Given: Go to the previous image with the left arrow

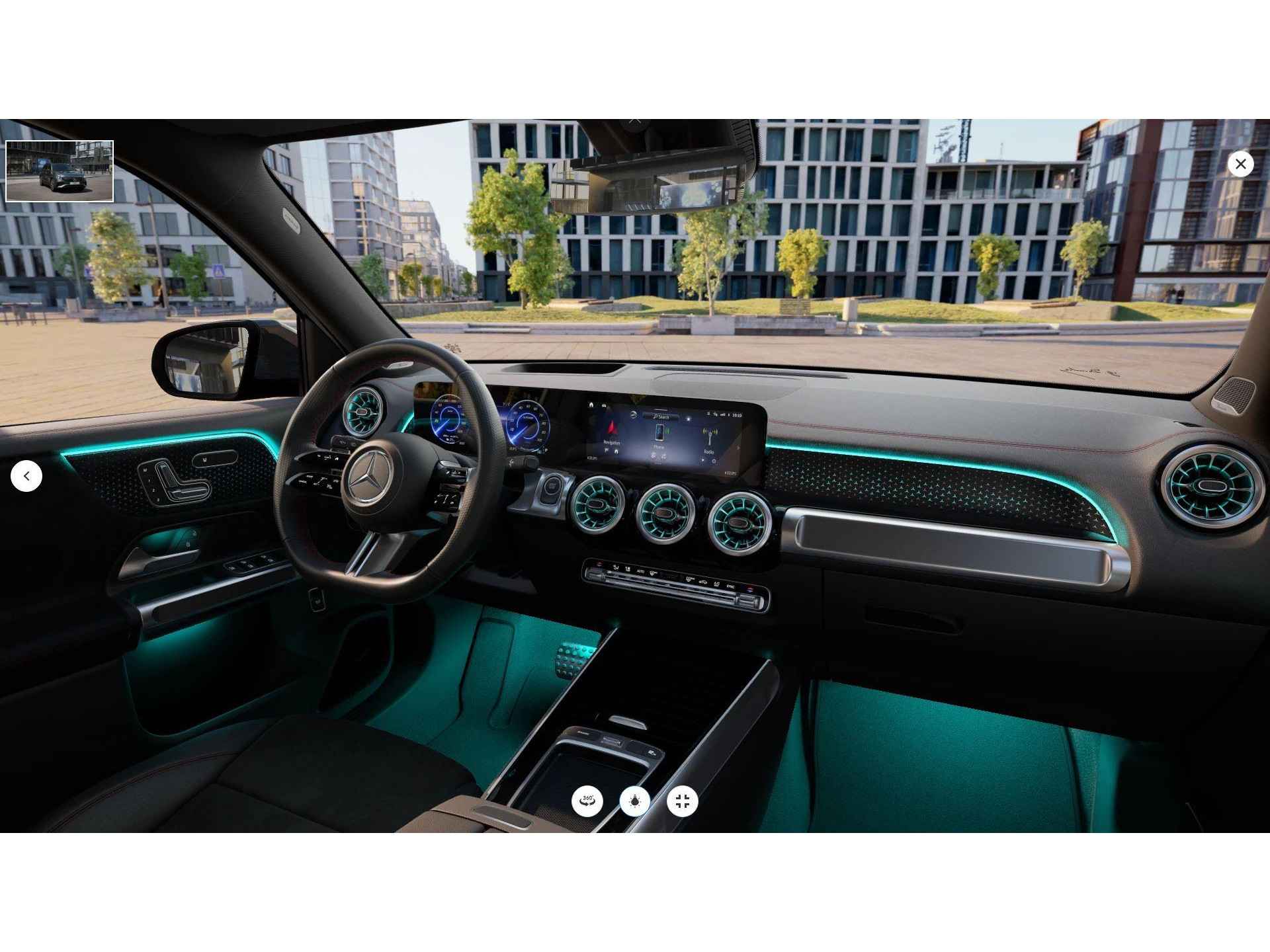Looking at the screenshot, I should pyautogui.click(x=26, y=476).
